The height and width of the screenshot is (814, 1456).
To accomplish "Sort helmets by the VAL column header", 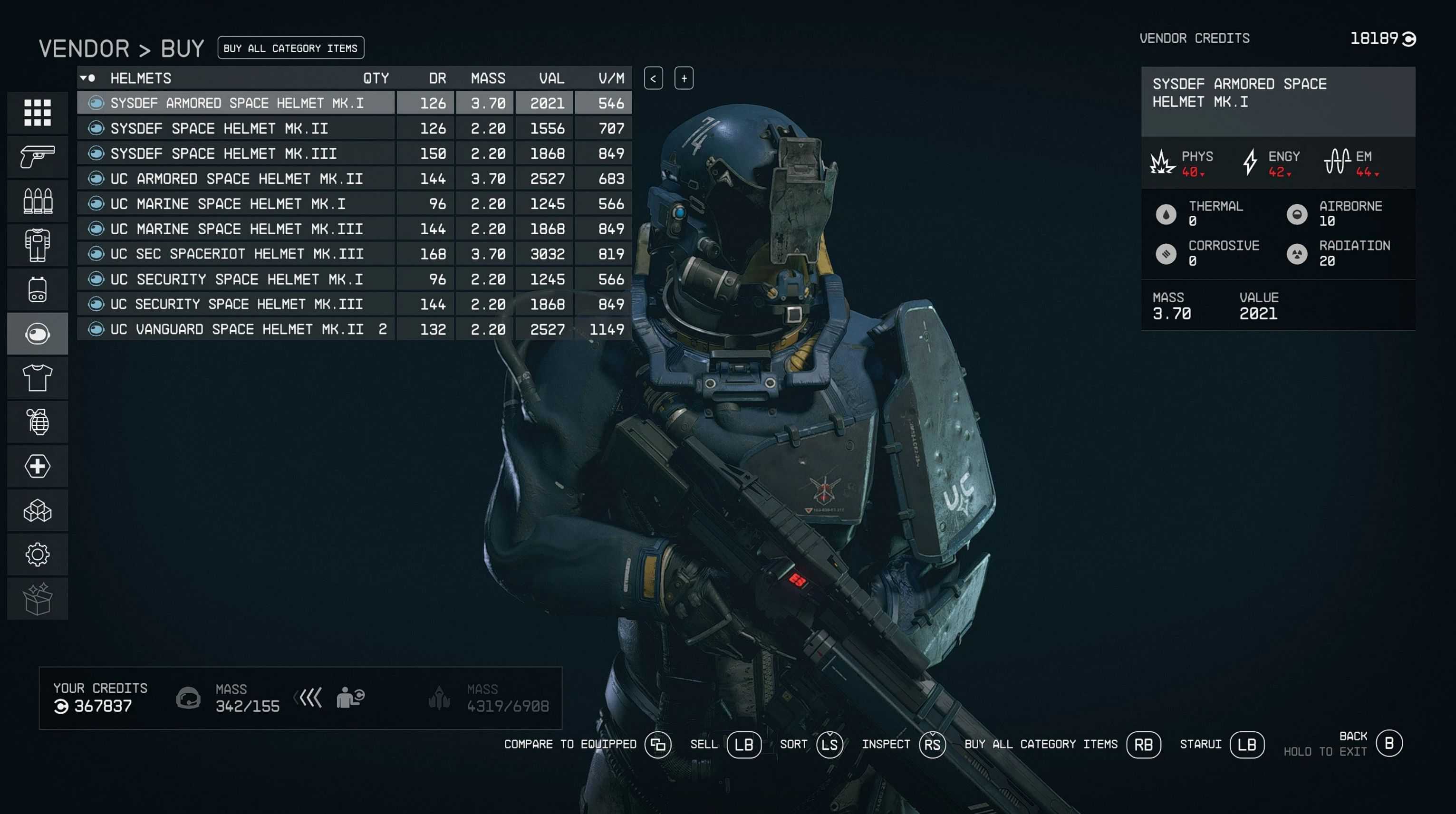I will [551, 78].
